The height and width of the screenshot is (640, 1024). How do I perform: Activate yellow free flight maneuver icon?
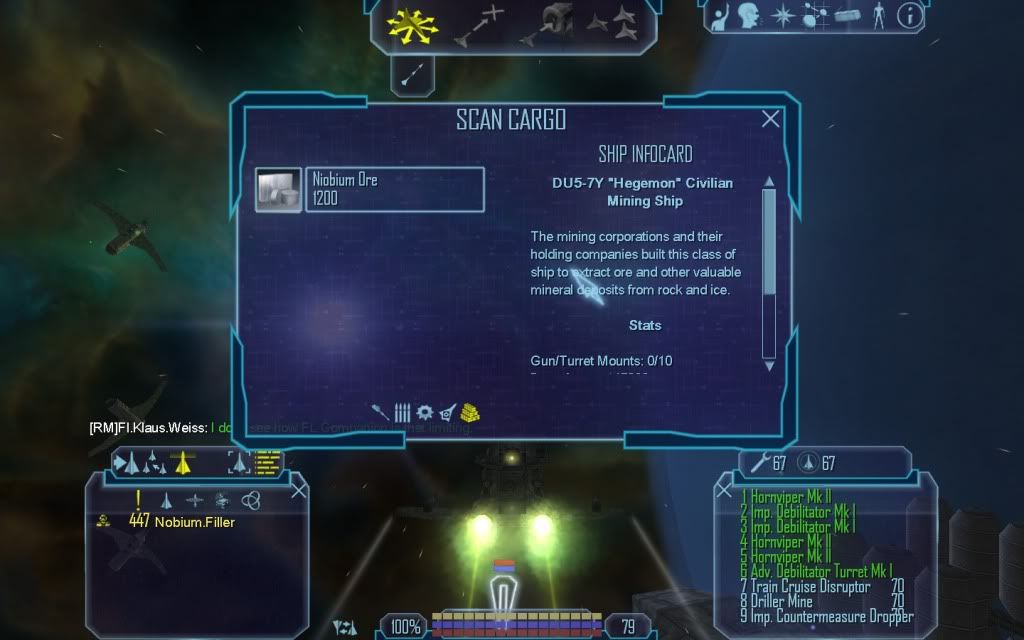(x=414, y=26)
